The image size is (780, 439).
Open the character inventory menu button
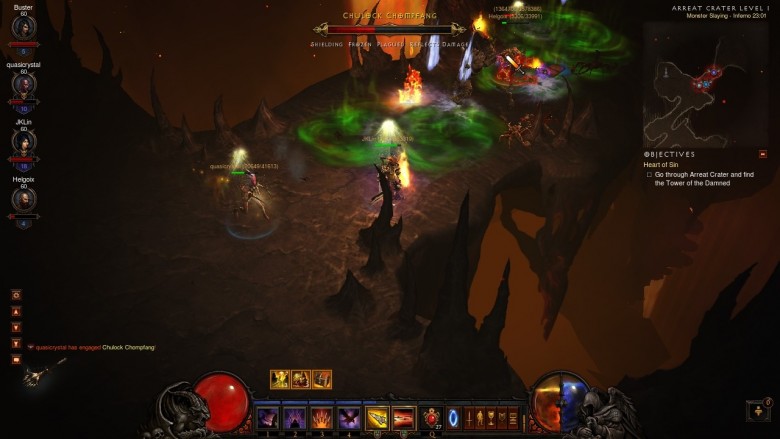[478, 418]
